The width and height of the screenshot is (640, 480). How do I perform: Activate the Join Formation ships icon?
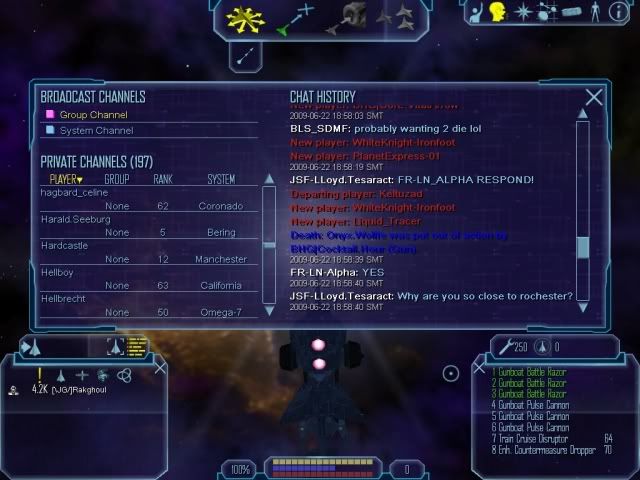398,17
